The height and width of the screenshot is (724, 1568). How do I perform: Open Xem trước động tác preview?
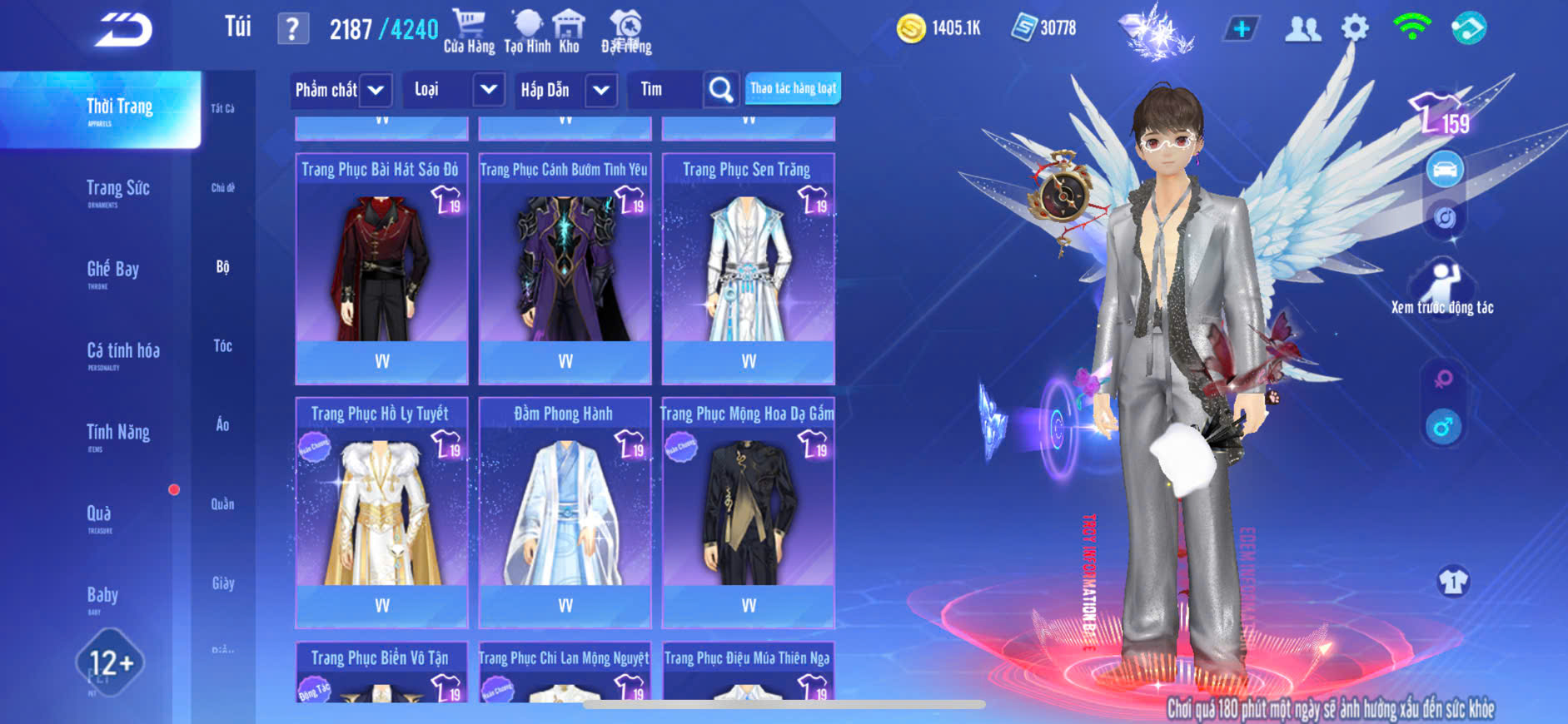[1442, 289]
